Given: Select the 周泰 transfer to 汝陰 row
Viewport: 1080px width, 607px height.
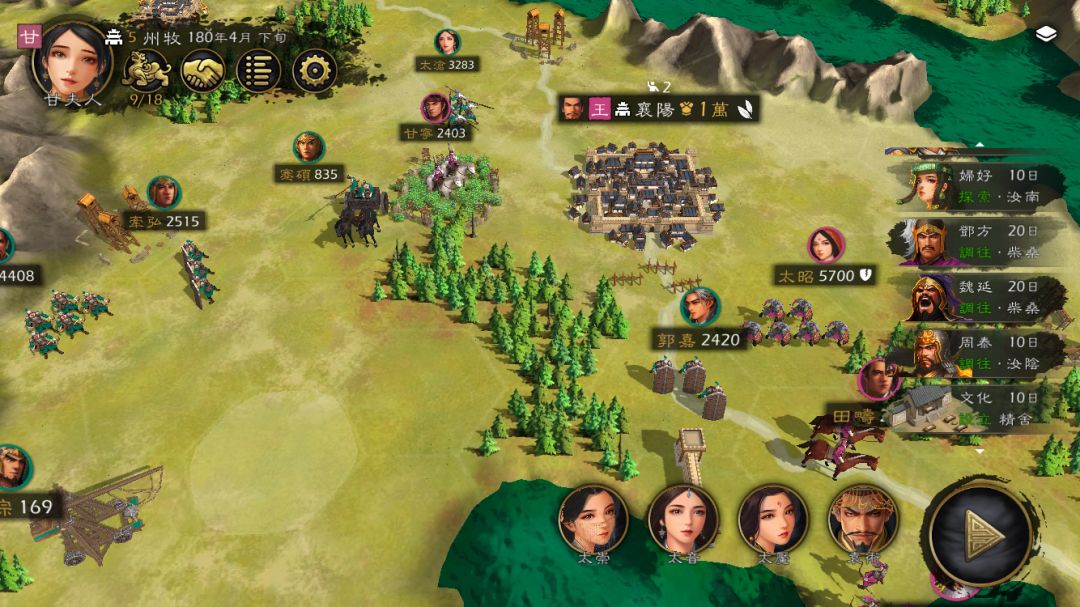Looking at the screenshot, I should 975,352.
